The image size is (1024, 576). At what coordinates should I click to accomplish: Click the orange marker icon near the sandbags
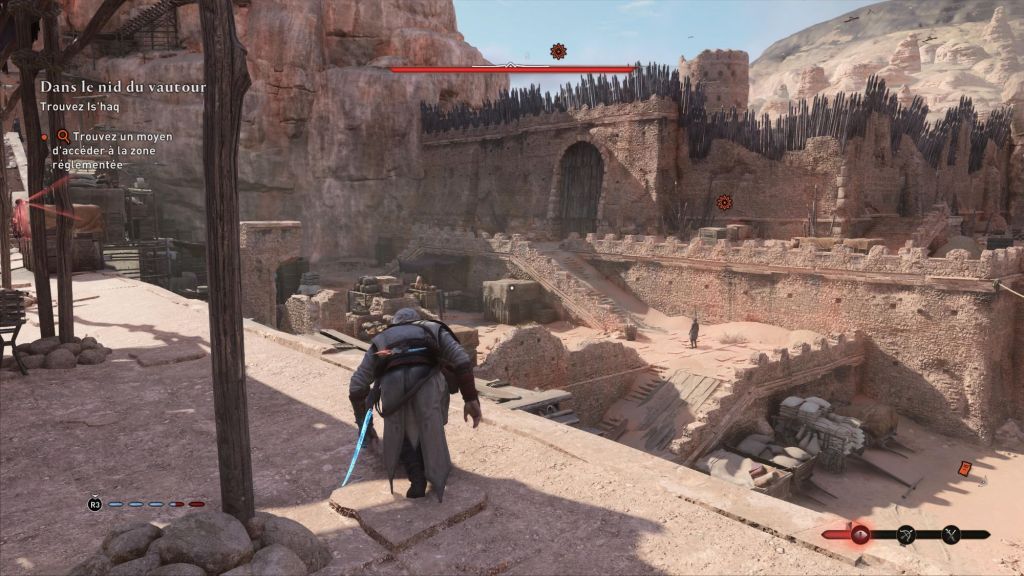pyautogui.click(x=965, y=467)
